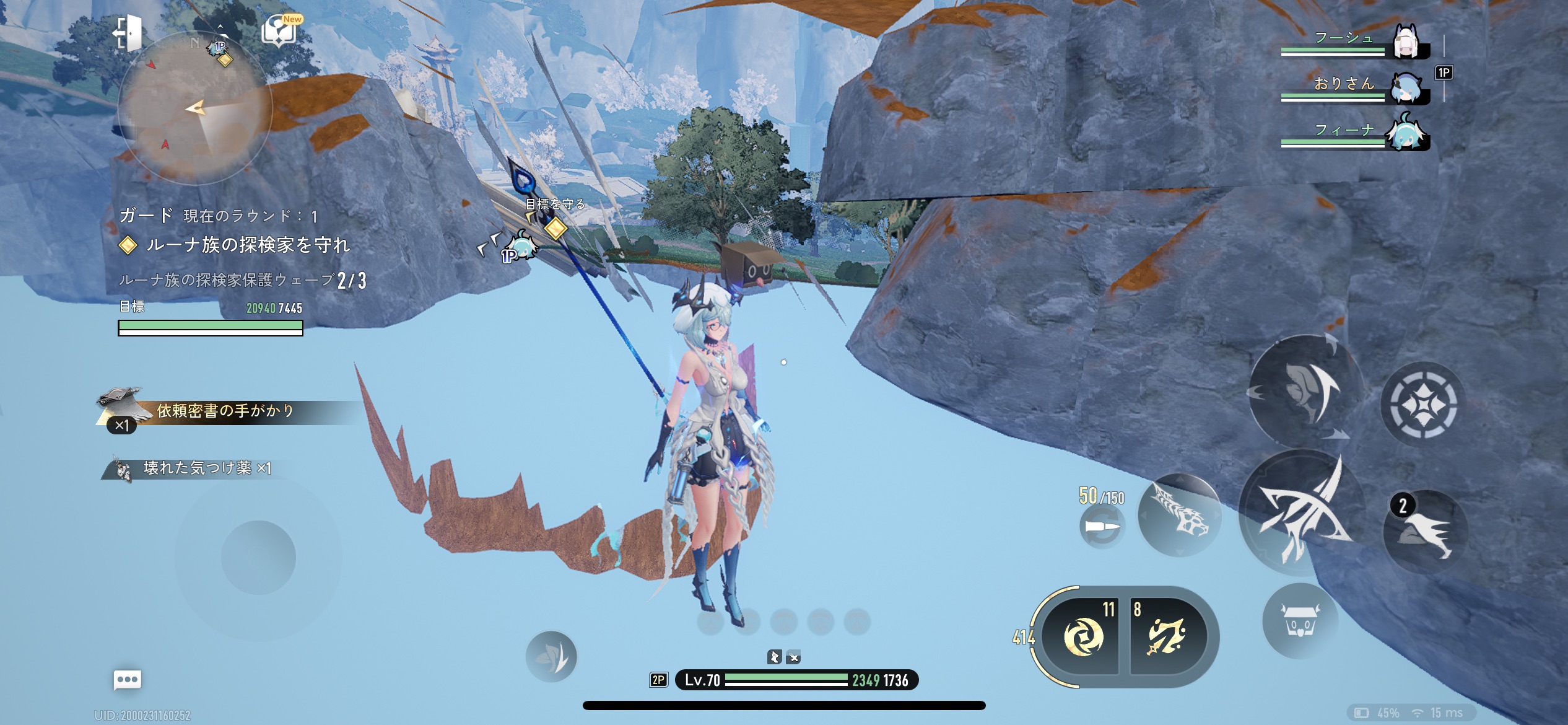
Task: Use the golden sword skill costing 8
Action: [x=1167, y=636]
